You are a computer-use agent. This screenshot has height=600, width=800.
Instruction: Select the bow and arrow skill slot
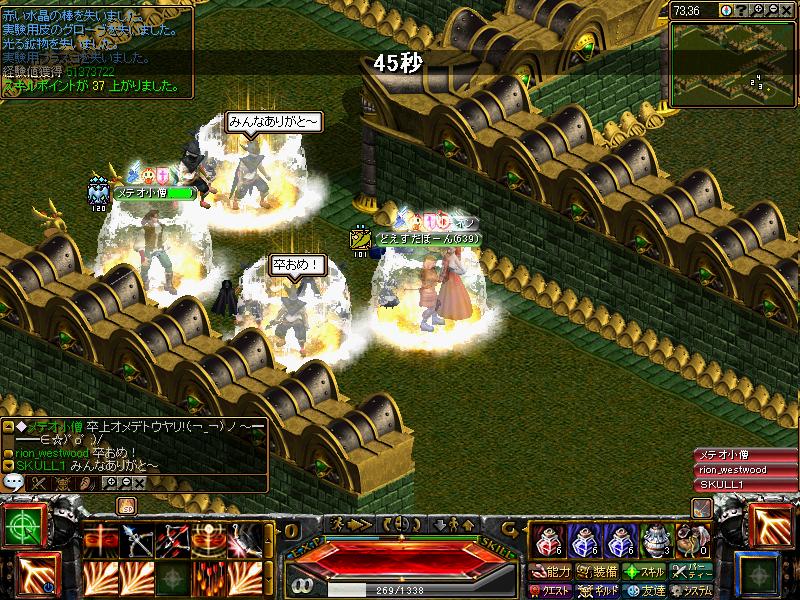coord(136,541)
